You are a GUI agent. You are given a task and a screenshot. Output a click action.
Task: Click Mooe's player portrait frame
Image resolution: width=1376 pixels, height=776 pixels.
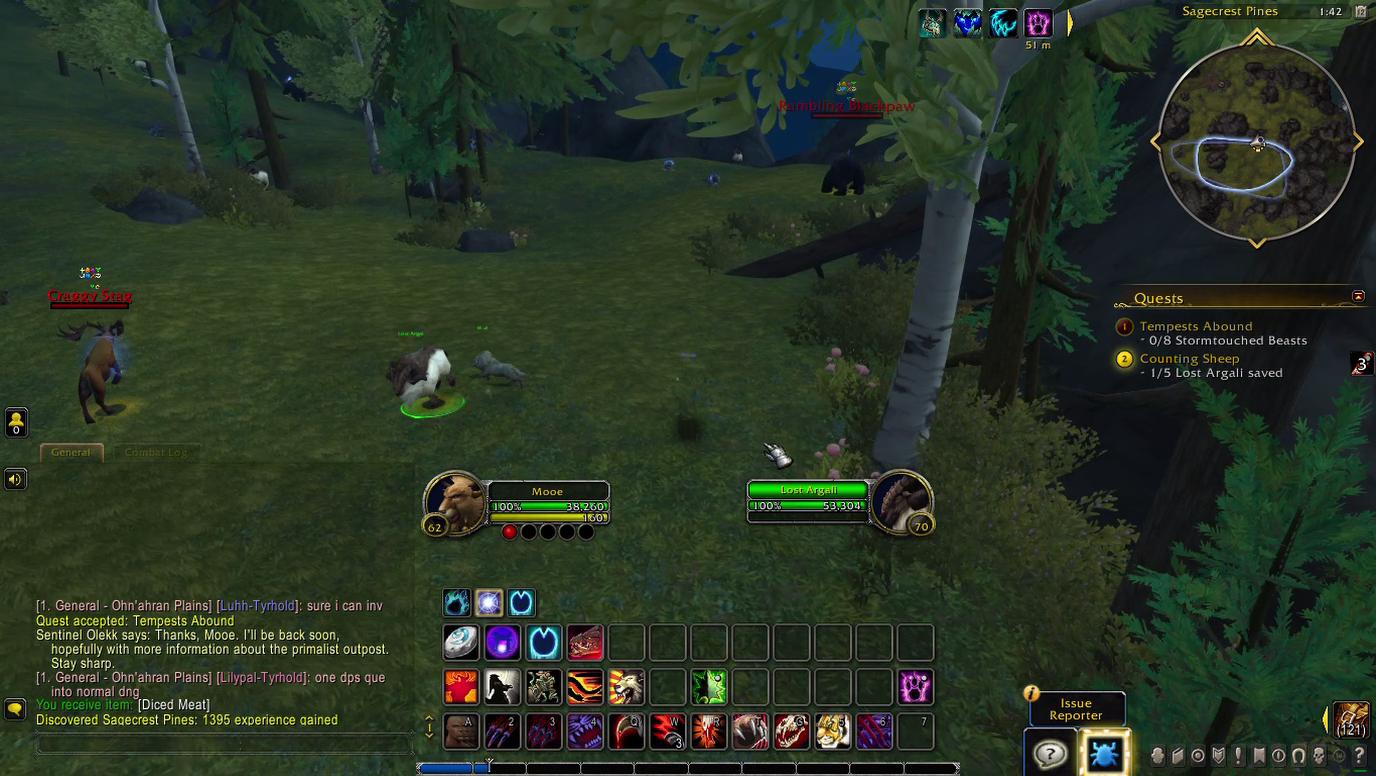click(455, 501)
